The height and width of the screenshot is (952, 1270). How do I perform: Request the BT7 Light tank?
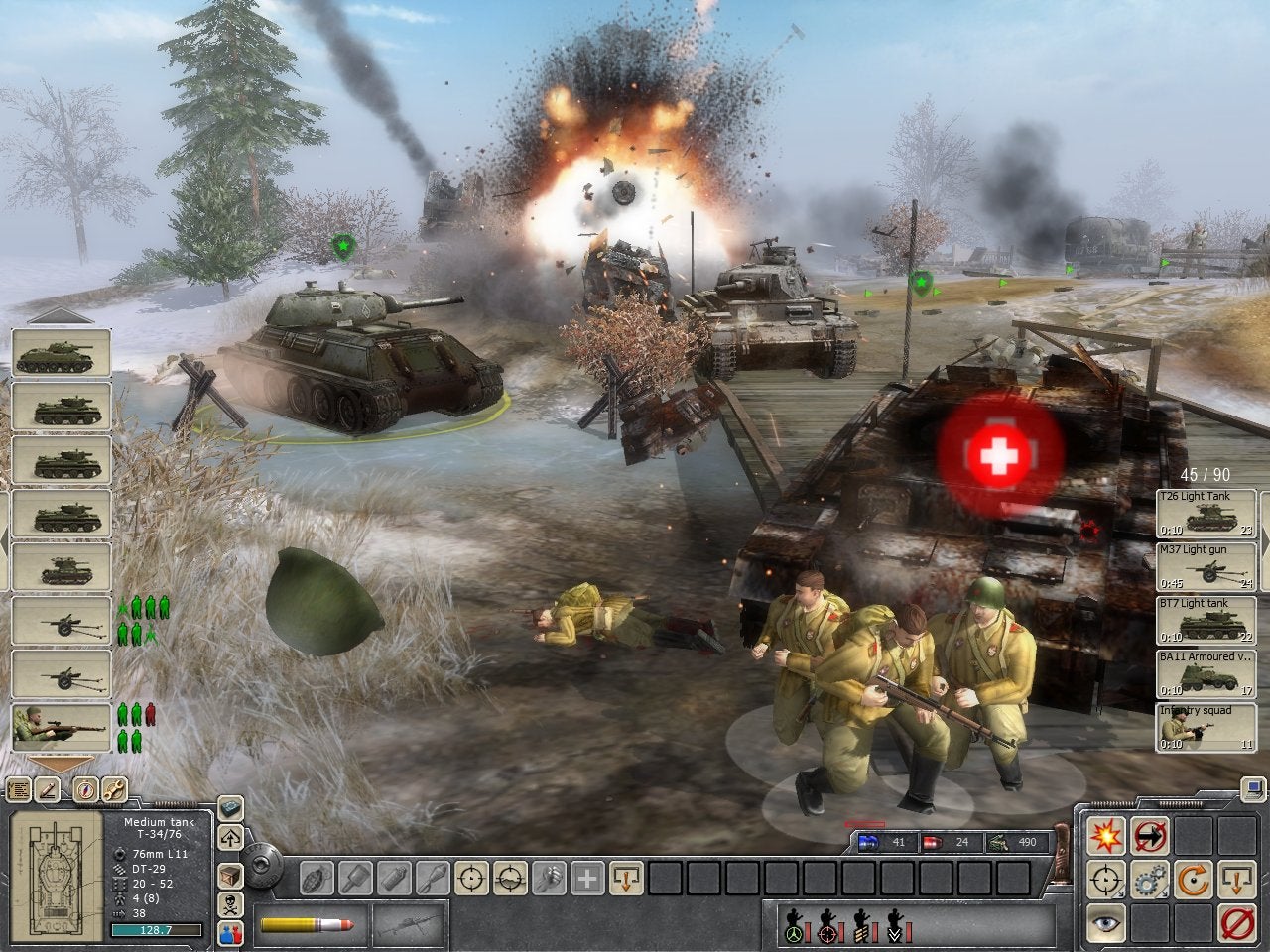pyautogui.click(x=1206, y=620)
